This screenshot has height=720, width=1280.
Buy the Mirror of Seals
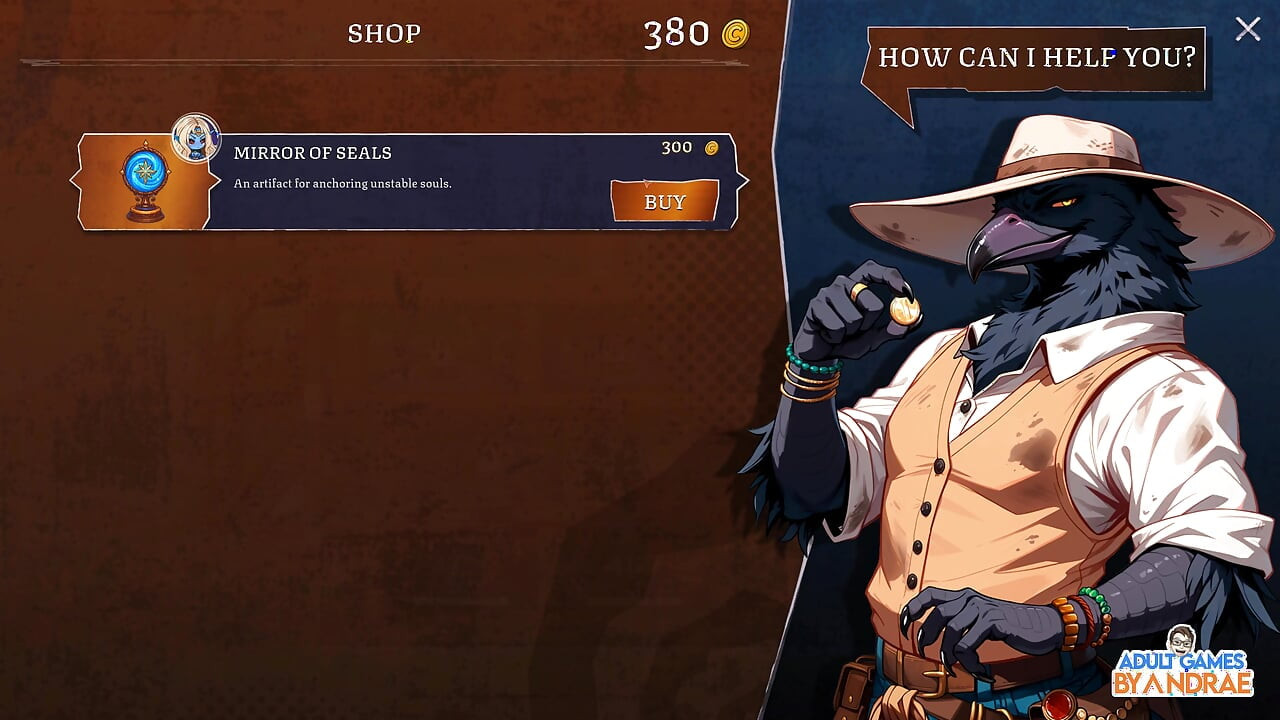tap(664, 201)
